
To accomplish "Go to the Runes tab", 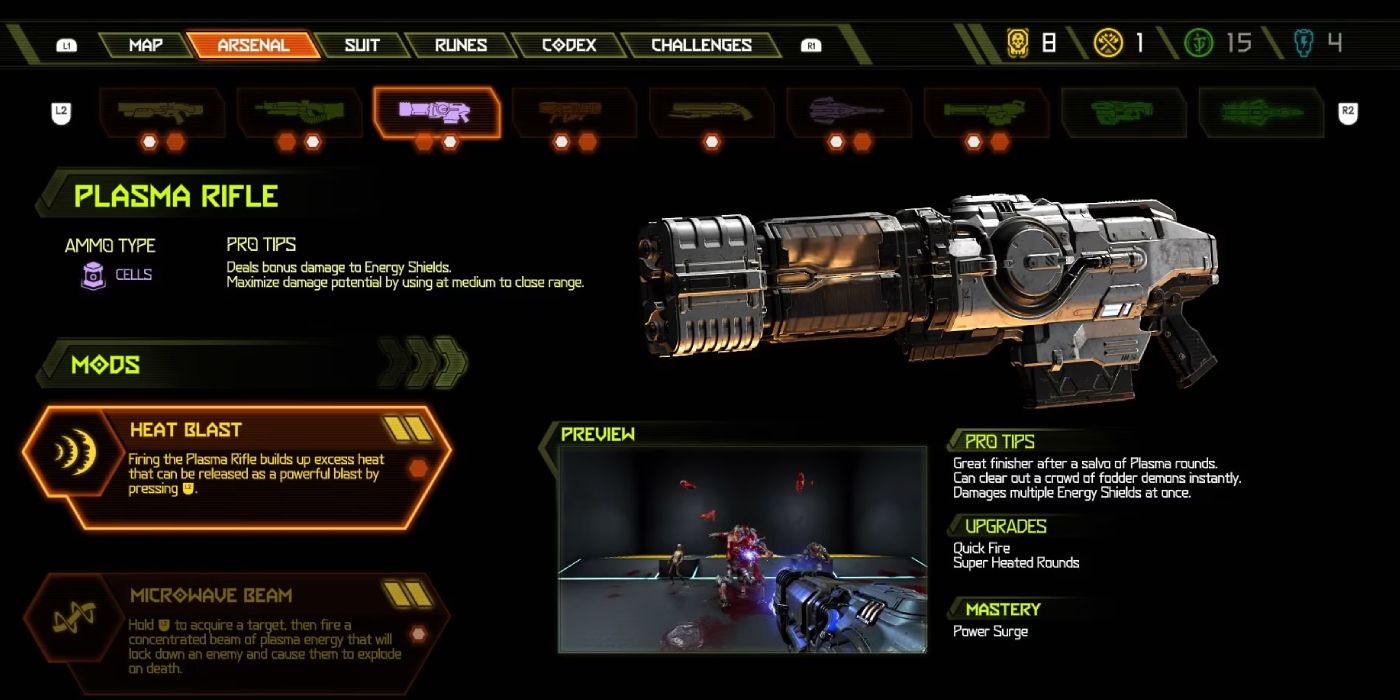I will coord(461,45).
